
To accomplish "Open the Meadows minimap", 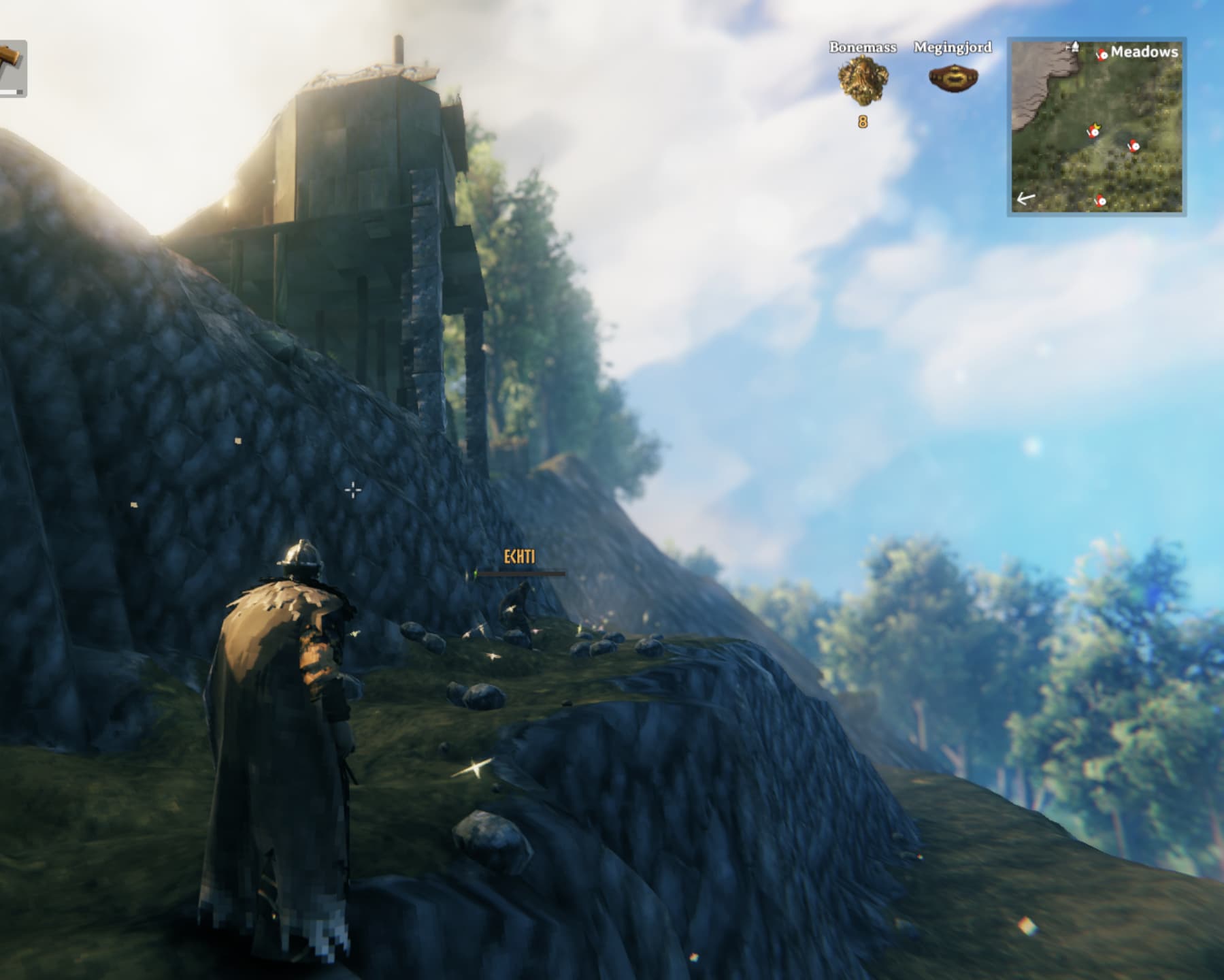I will tap(1096, 127).
